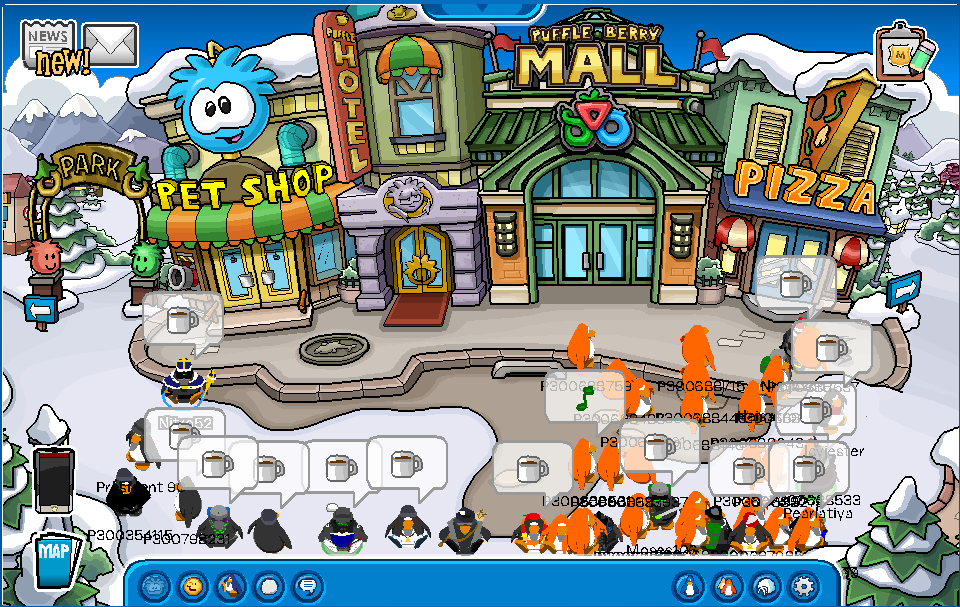Expand the top center dropdown tab
This screenshot has height=607, width=960.
click(x=479, y=6)
